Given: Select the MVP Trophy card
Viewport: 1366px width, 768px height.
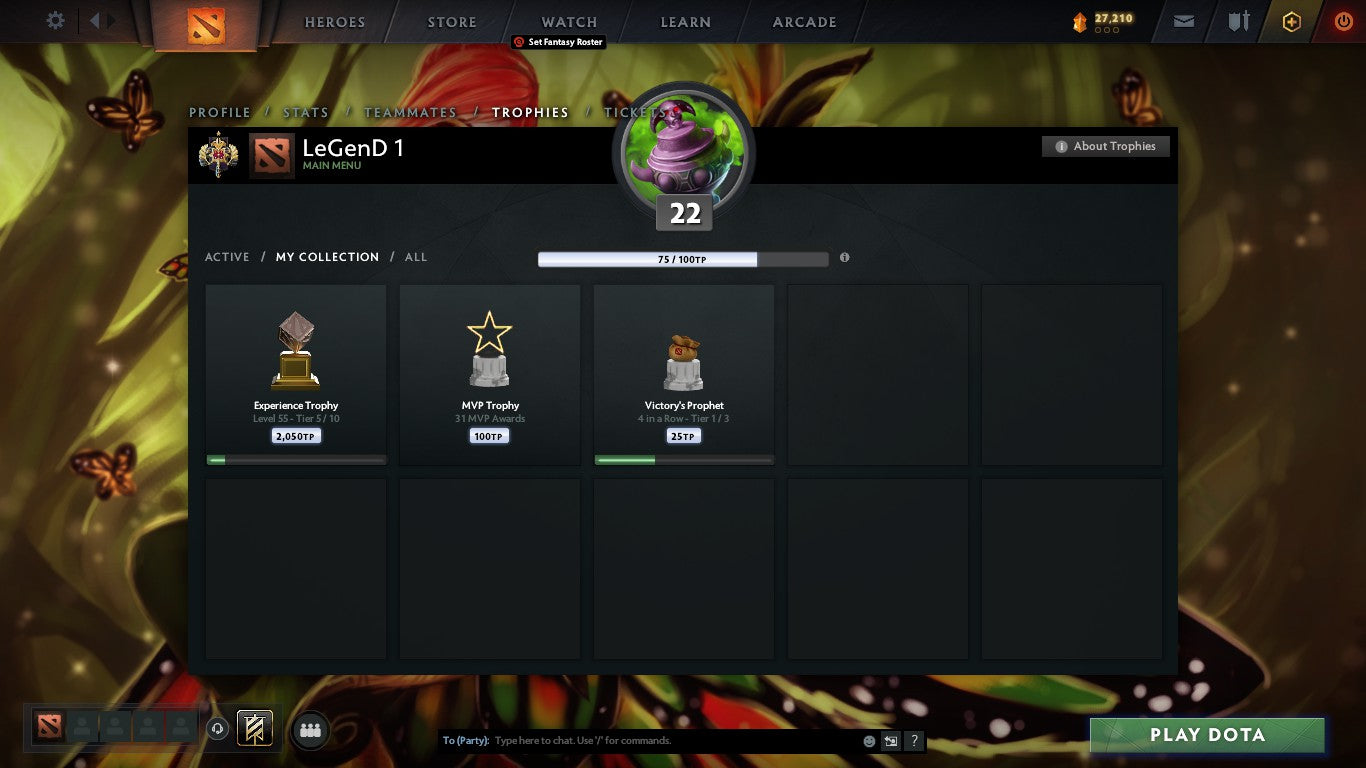Looking at the screenshot, I should point(489,375).
